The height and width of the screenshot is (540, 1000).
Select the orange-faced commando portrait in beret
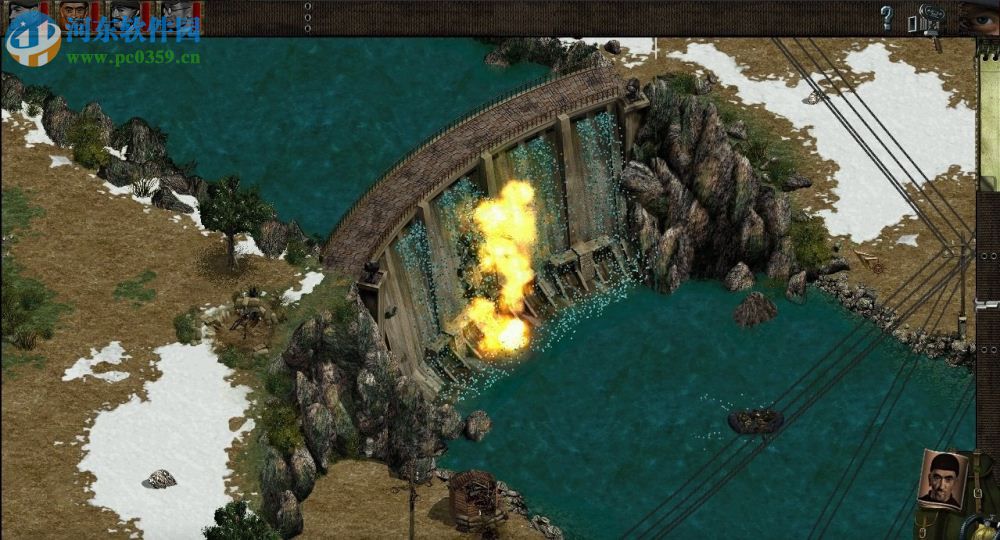click(73, 14)
